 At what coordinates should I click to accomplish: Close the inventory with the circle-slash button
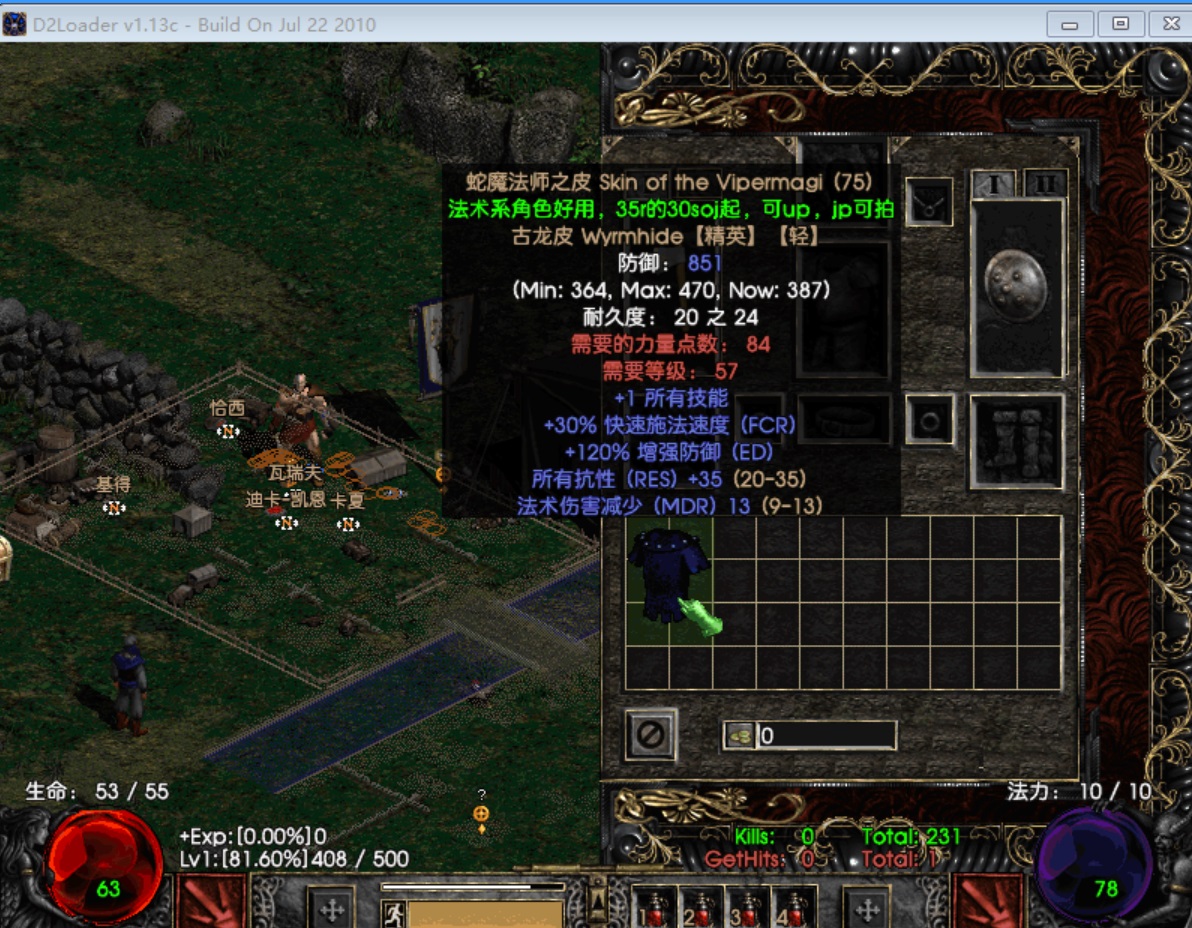point(651,735)
